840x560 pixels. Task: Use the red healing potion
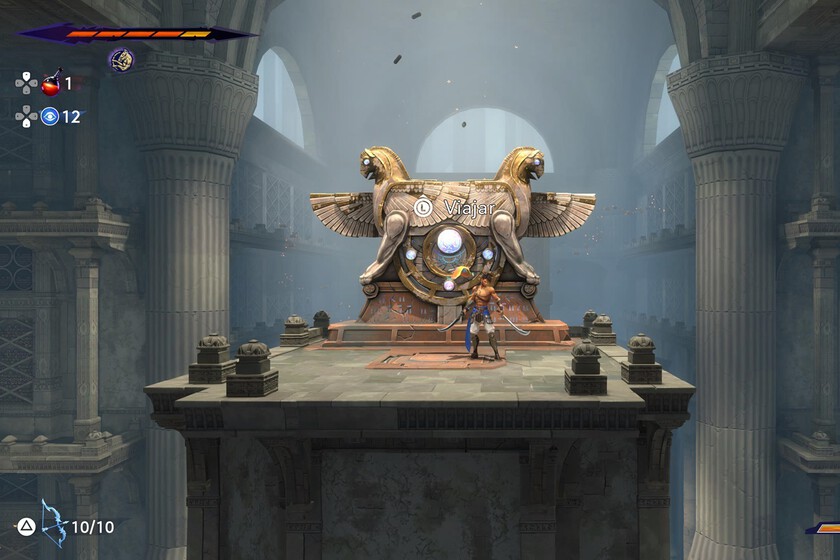pyautogui.click(x=51, y=81)
